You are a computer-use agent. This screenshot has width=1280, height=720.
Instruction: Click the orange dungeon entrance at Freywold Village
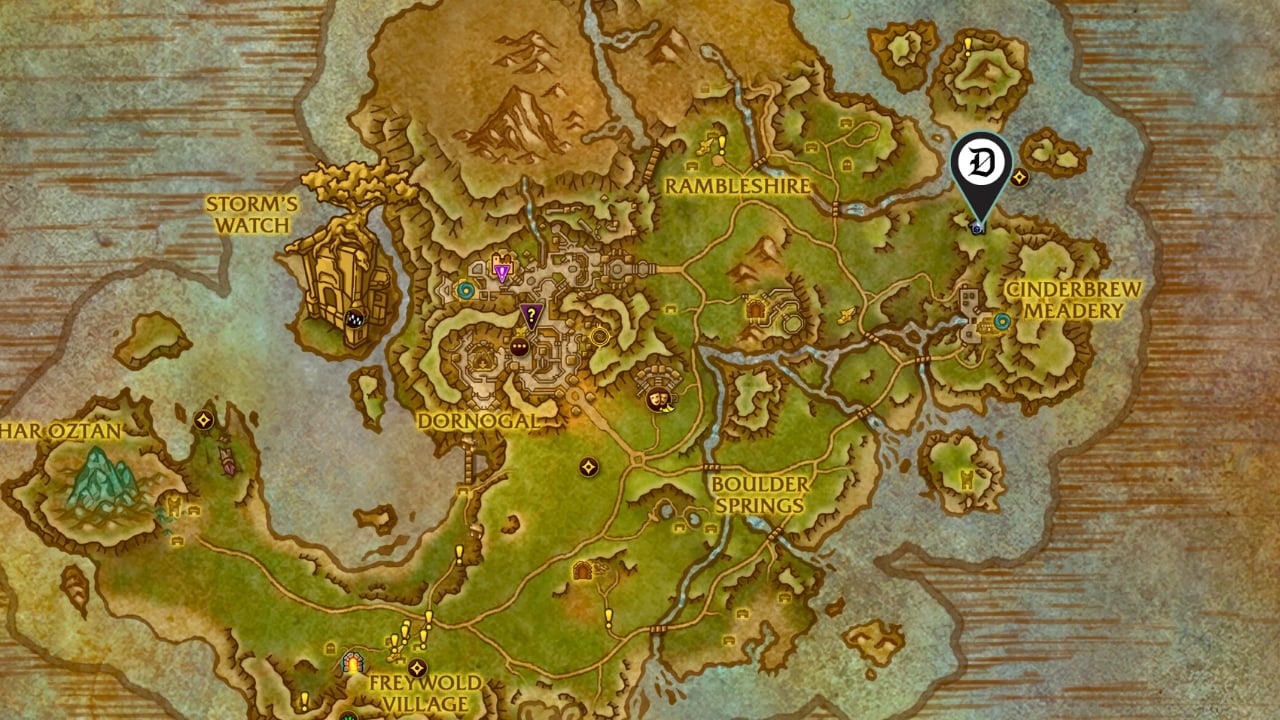pyautogui.click(x=353, y=664)
